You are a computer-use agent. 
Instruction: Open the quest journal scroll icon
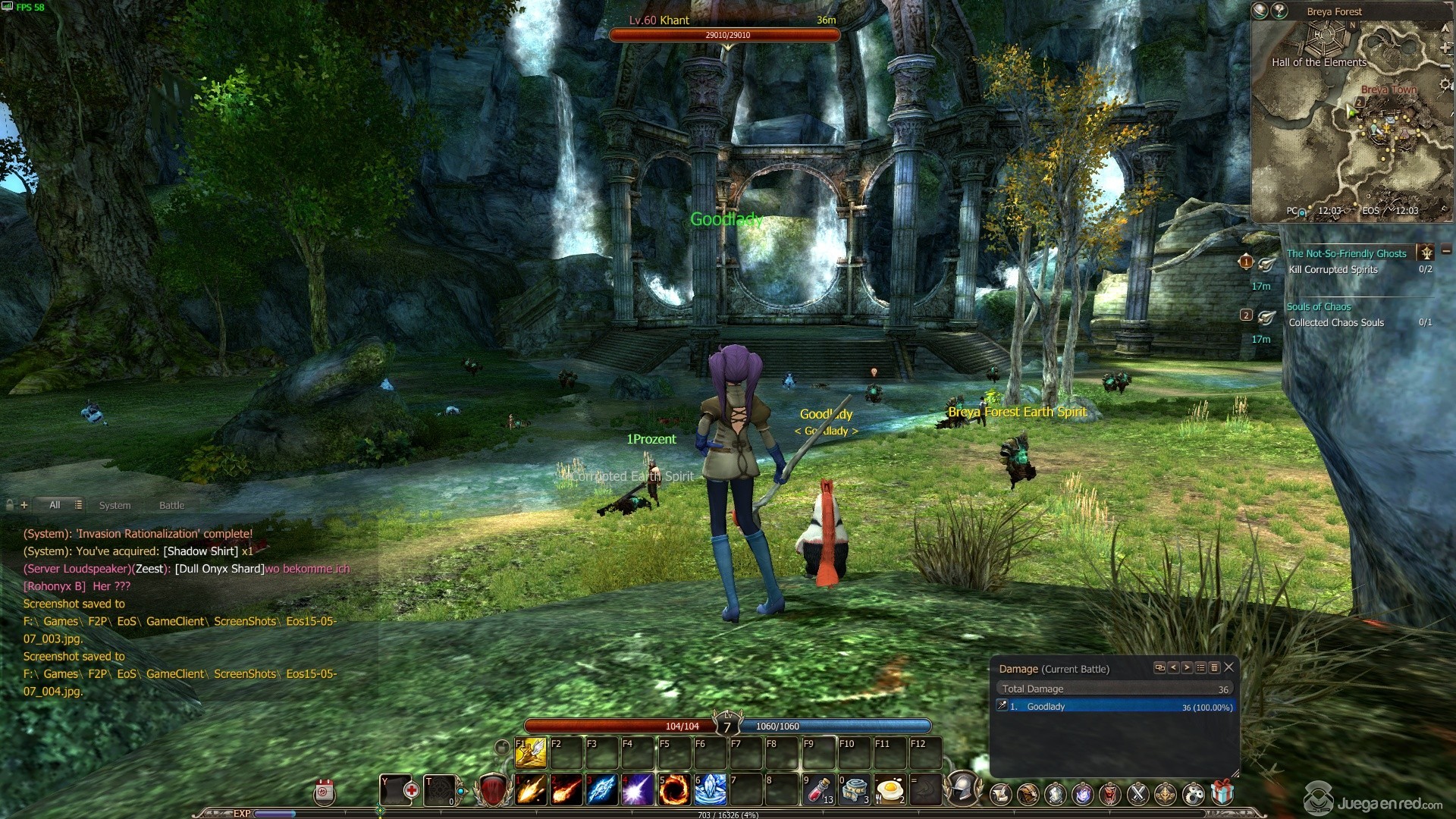pos(1000,794)
